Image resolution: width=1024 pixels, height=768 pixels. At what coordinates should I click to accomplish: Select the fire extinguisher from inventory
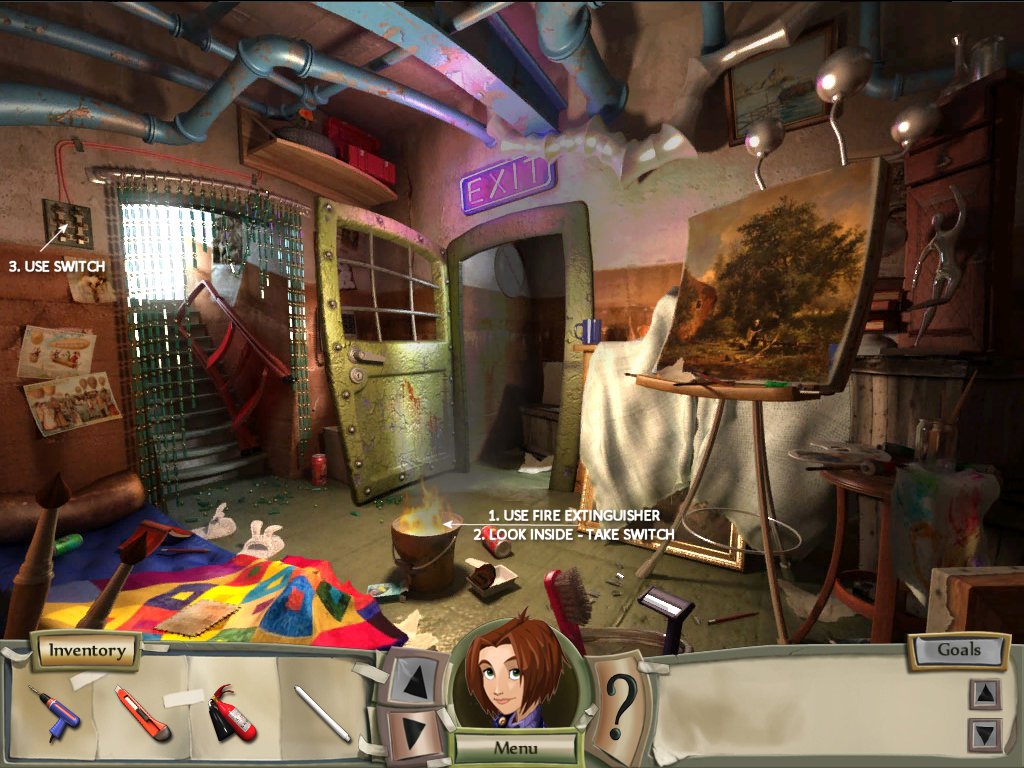tap(233, 712)
